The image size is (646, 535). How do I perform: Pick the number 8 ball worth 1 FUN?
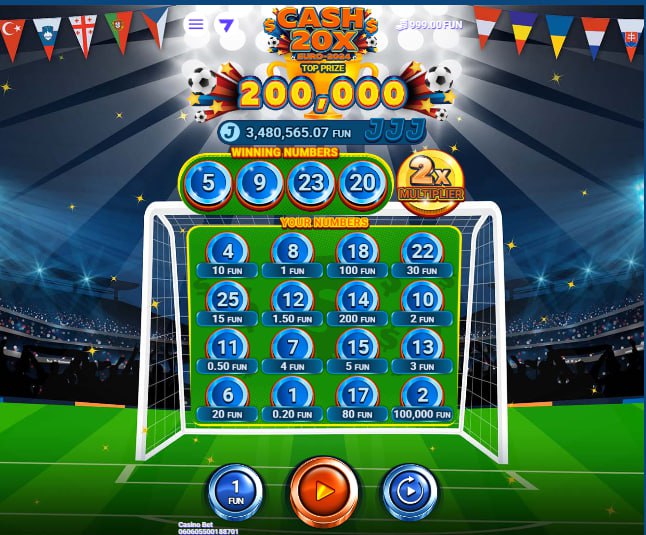(293, 252)
